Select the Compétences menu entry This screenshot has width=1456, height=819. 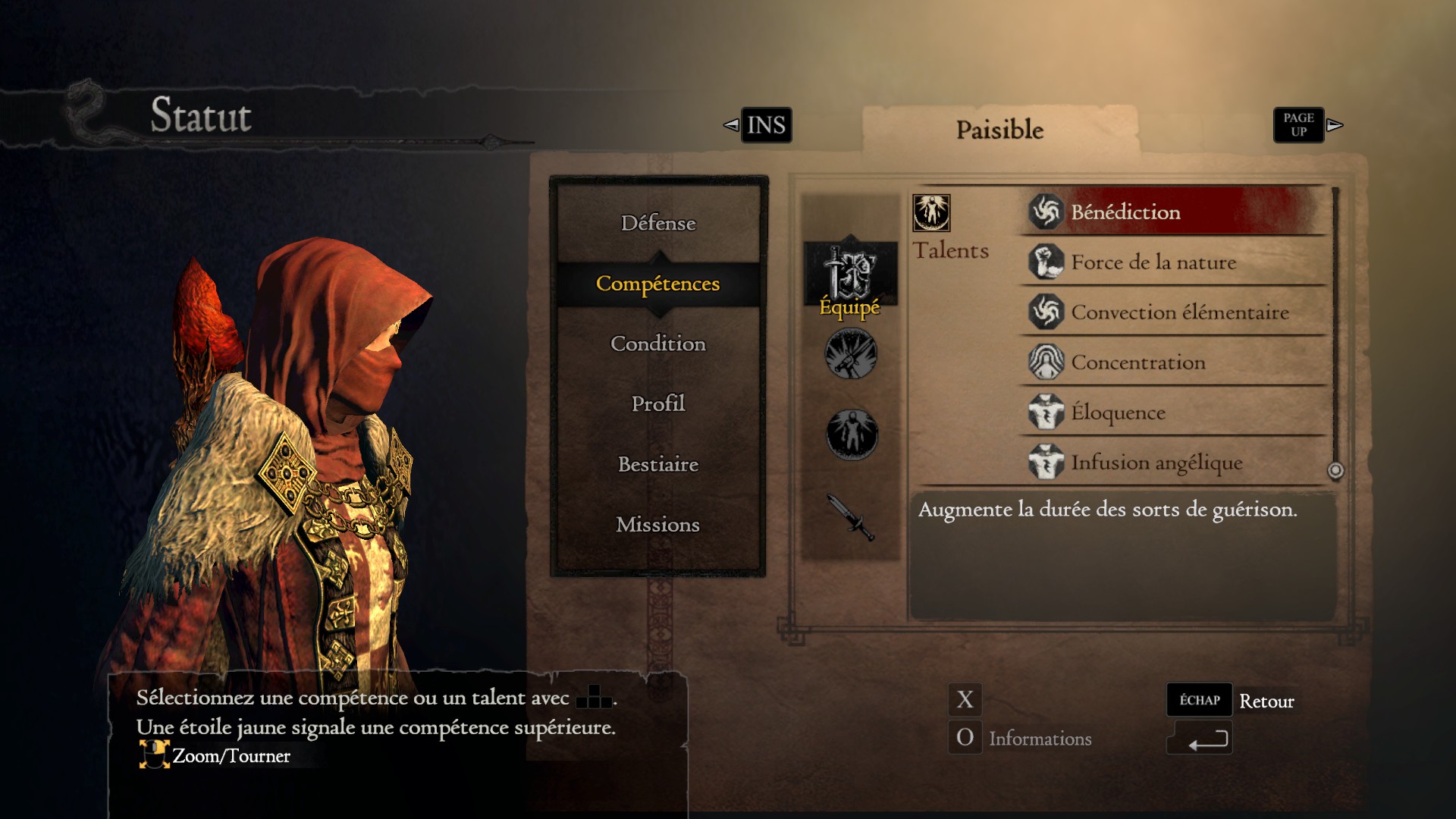657,284
